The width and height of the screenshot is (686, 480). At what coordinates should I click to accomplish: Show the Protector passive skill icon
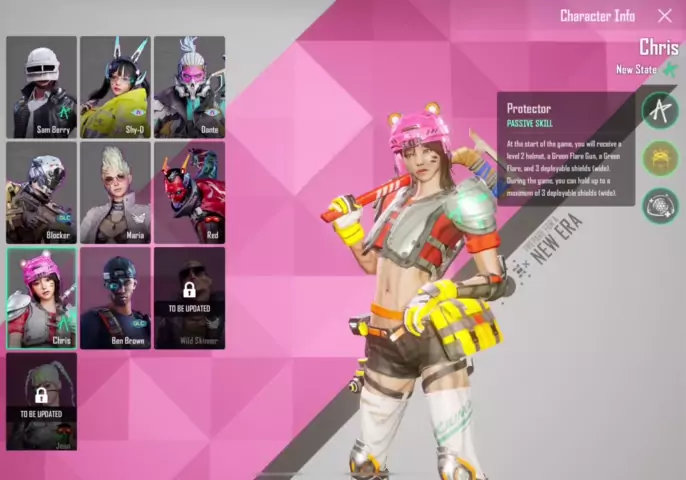click(660, 111)
